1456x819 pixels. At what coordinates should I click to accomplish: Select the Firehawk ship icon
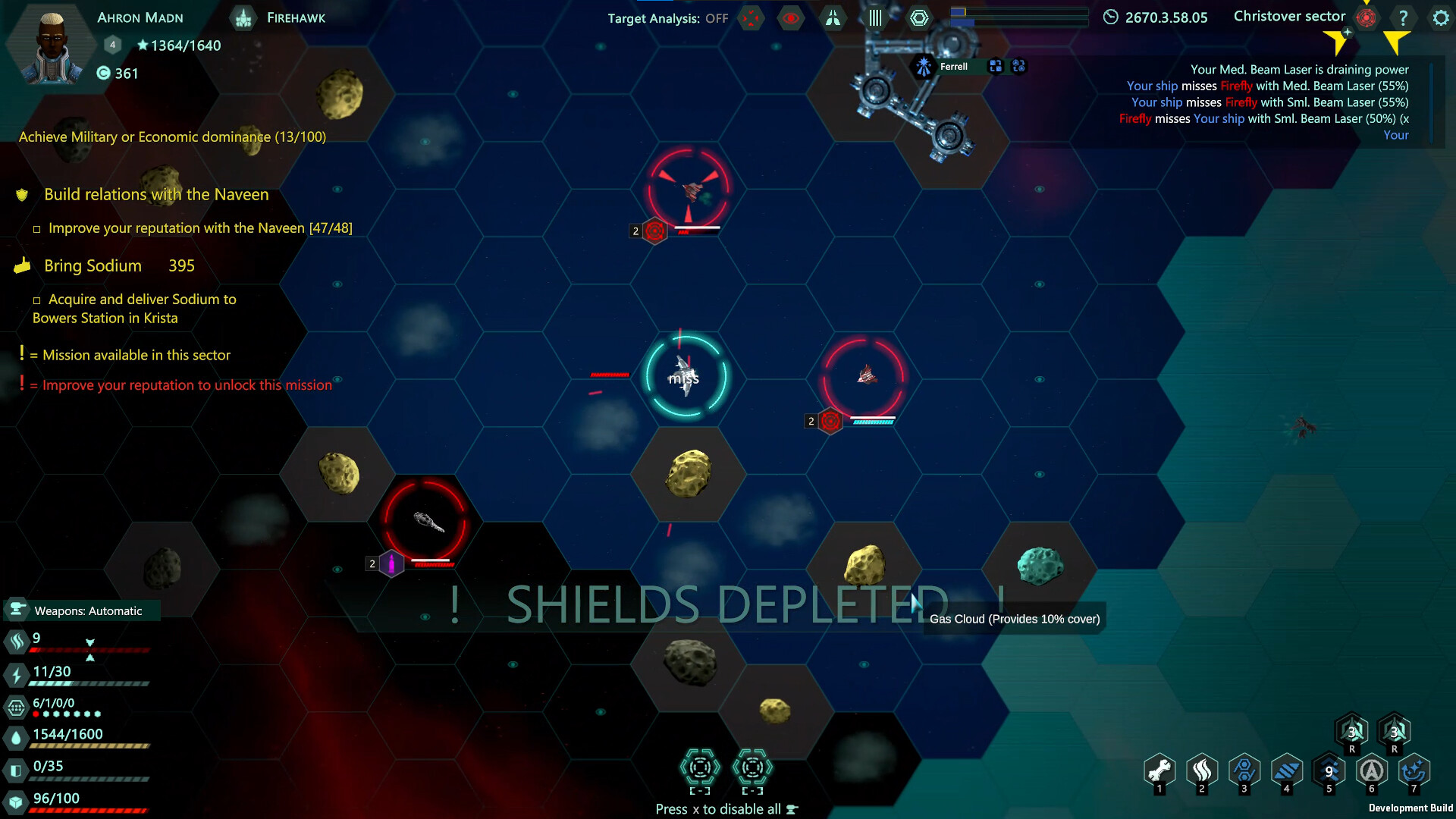(243, 17)
